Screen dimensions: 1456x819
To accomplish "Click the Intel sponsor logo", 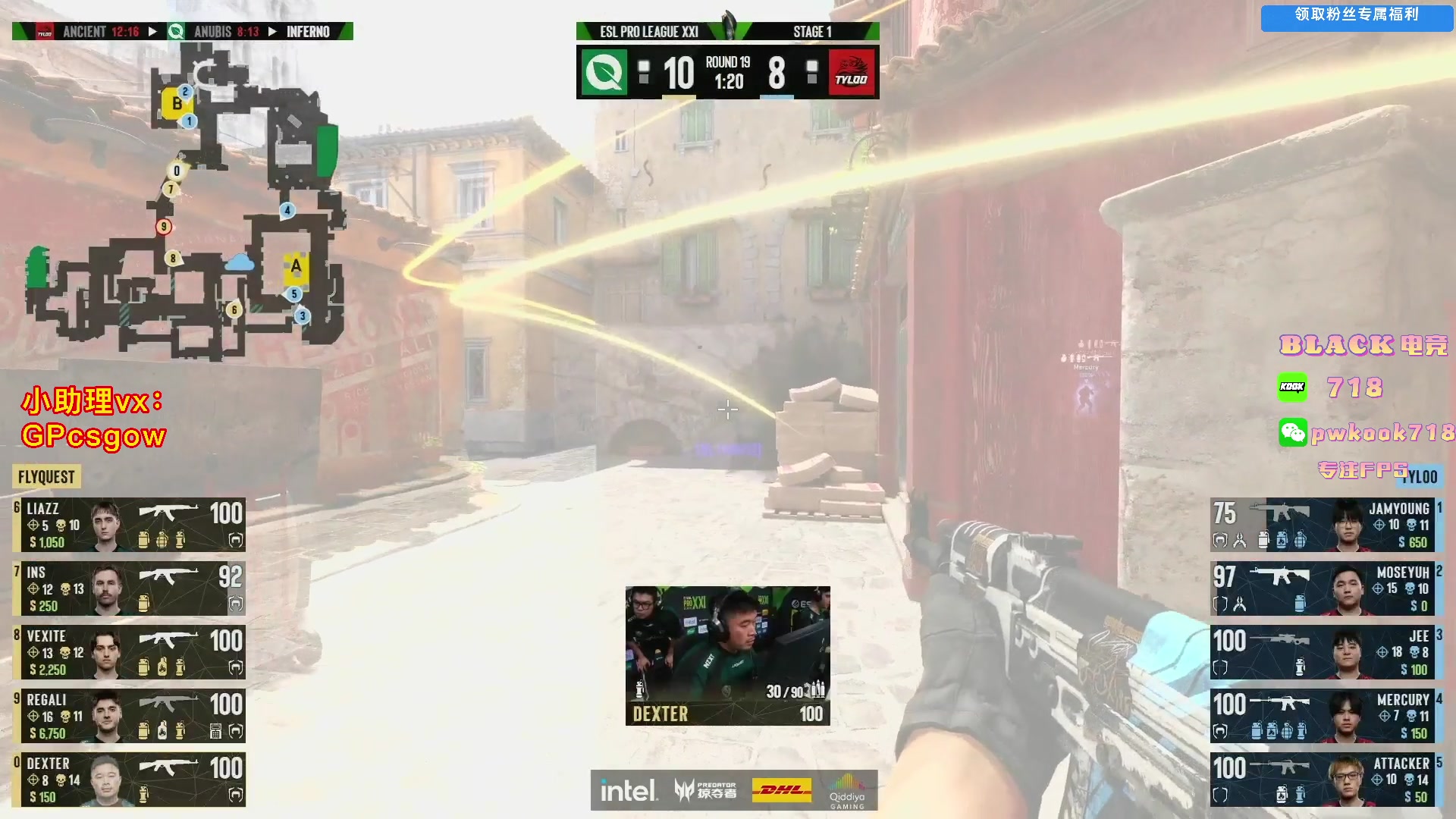I will click(628, 791).
